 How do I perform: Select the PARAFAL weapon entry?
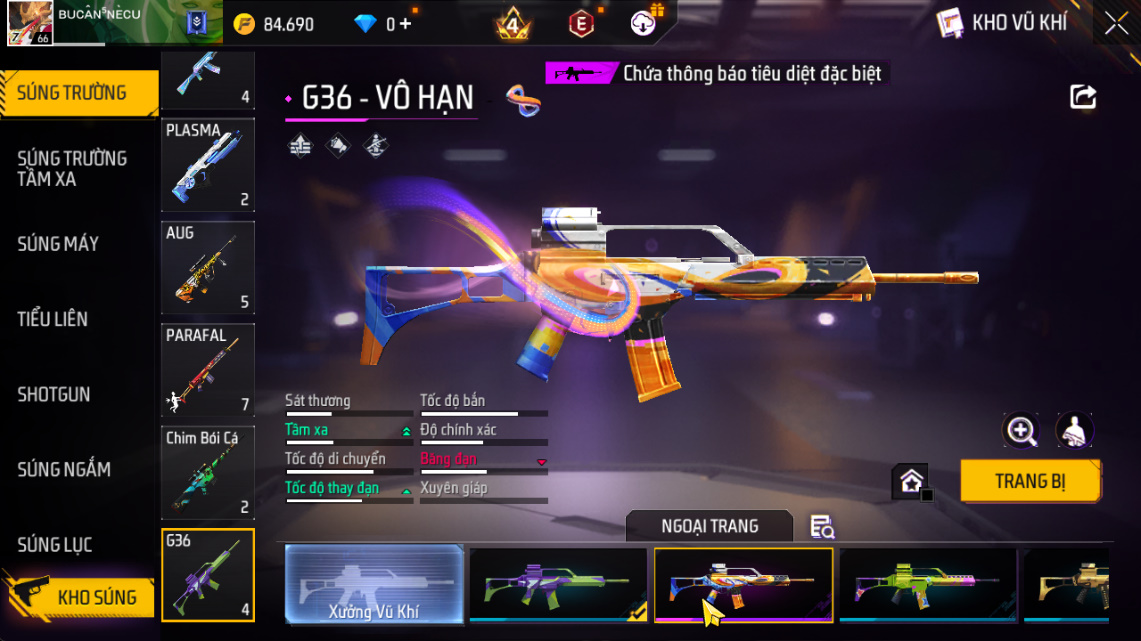pos(208,369)
